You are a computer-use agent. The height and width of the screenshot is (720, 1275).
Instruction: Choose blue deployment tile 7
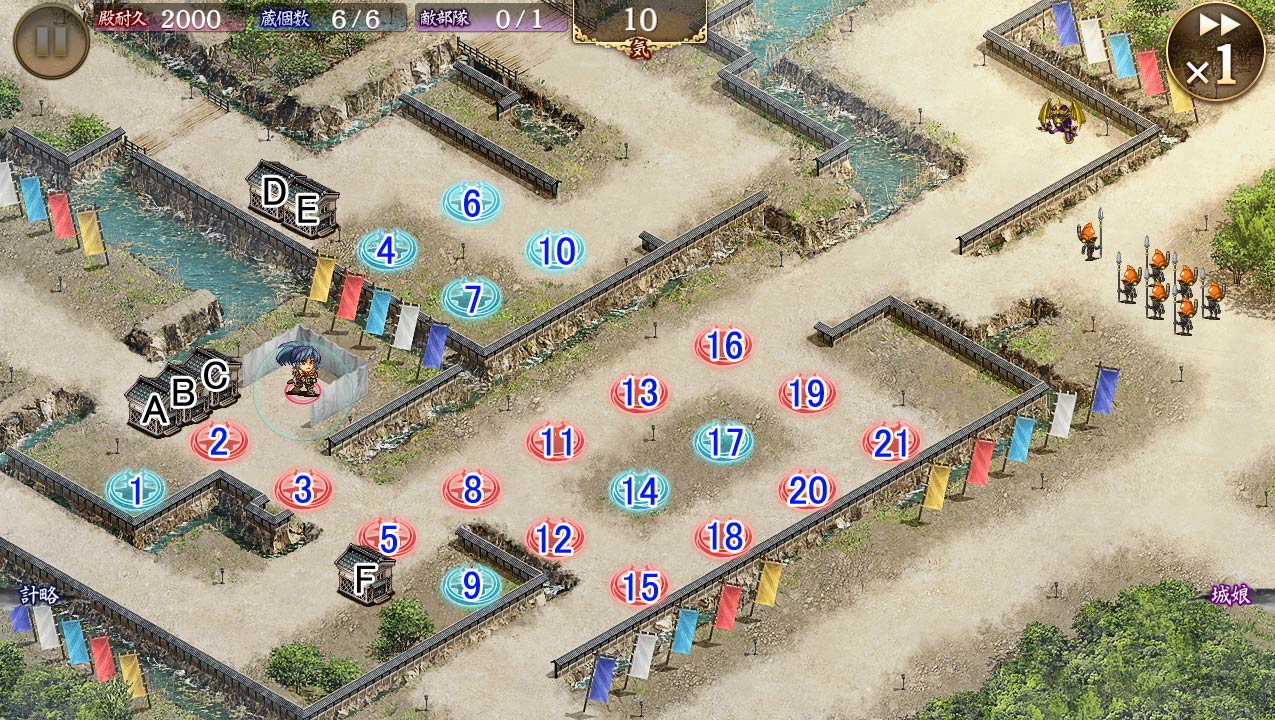[471, 298]
